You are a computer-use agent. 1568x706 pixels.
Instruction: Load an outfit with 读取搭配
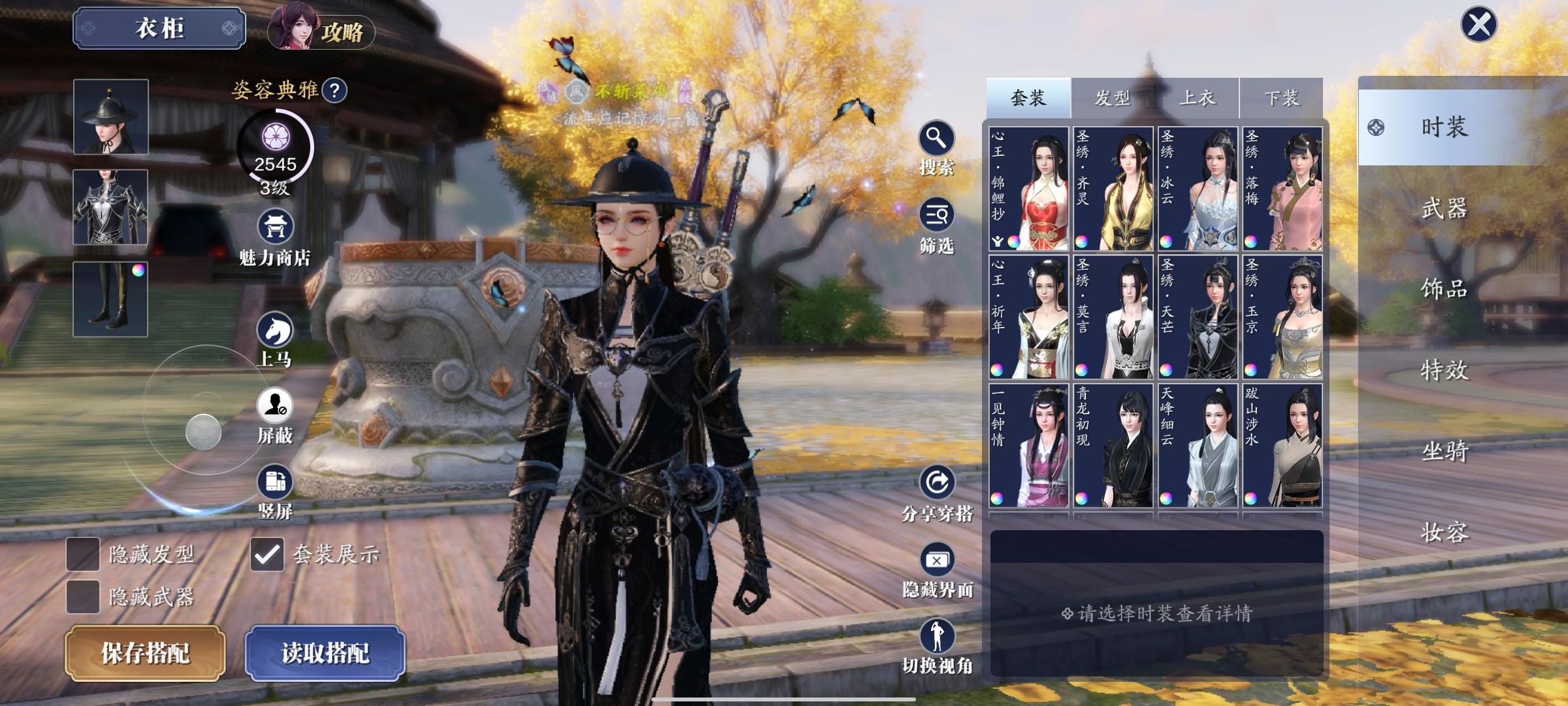point(325,652)
